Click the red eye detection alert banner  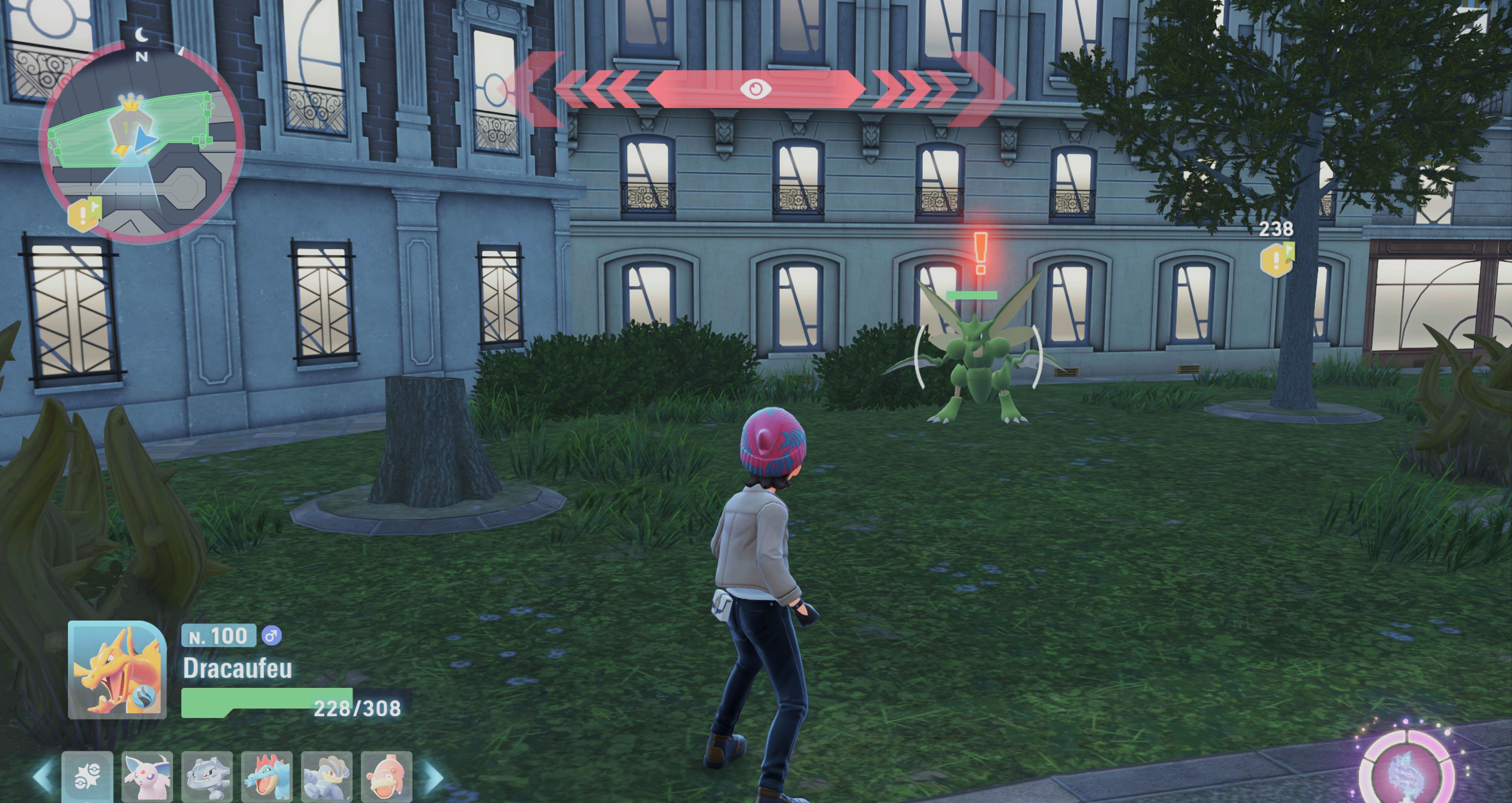point(756,89)
